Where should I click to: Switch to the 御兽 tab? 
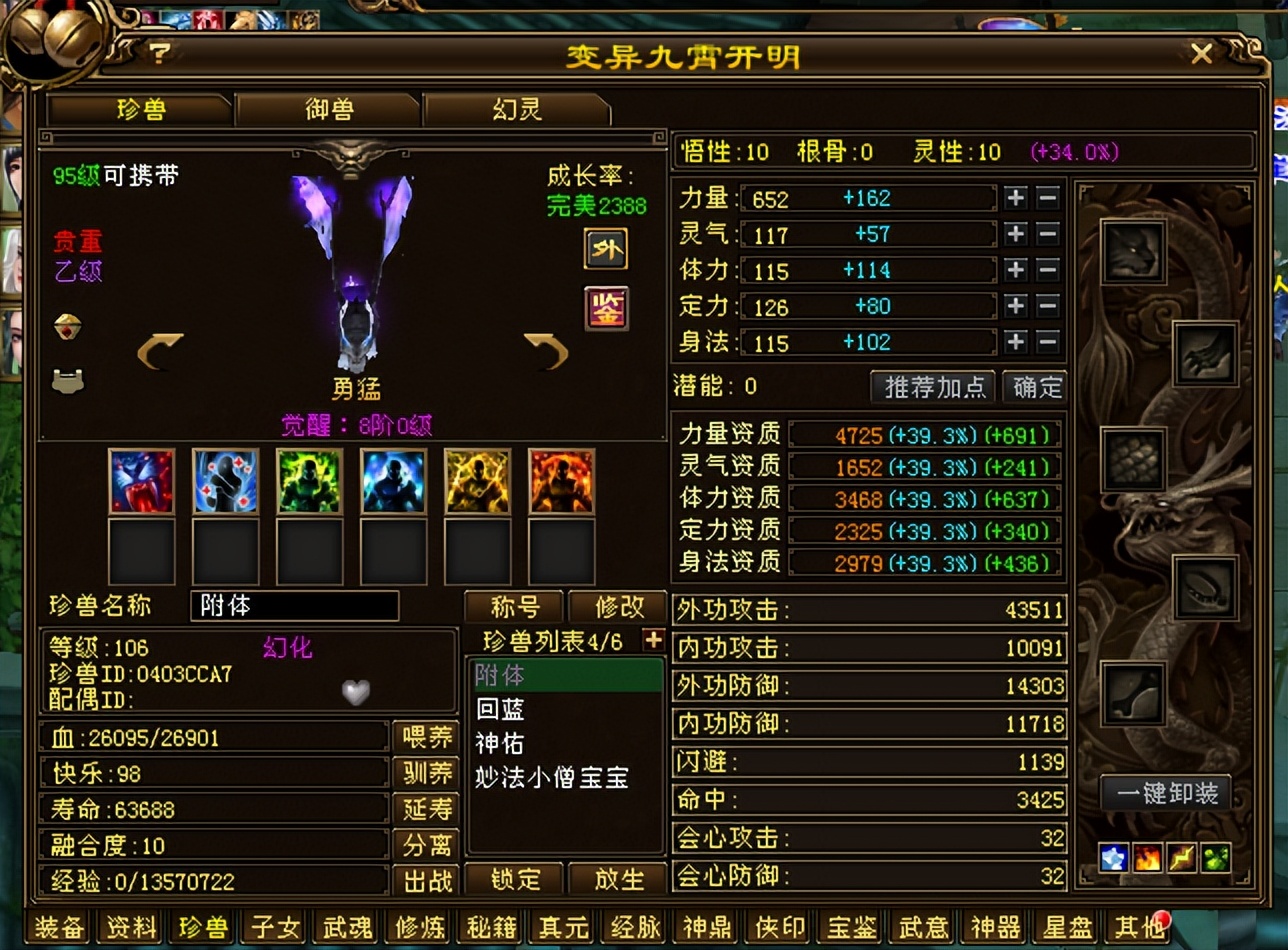[327, 110]
